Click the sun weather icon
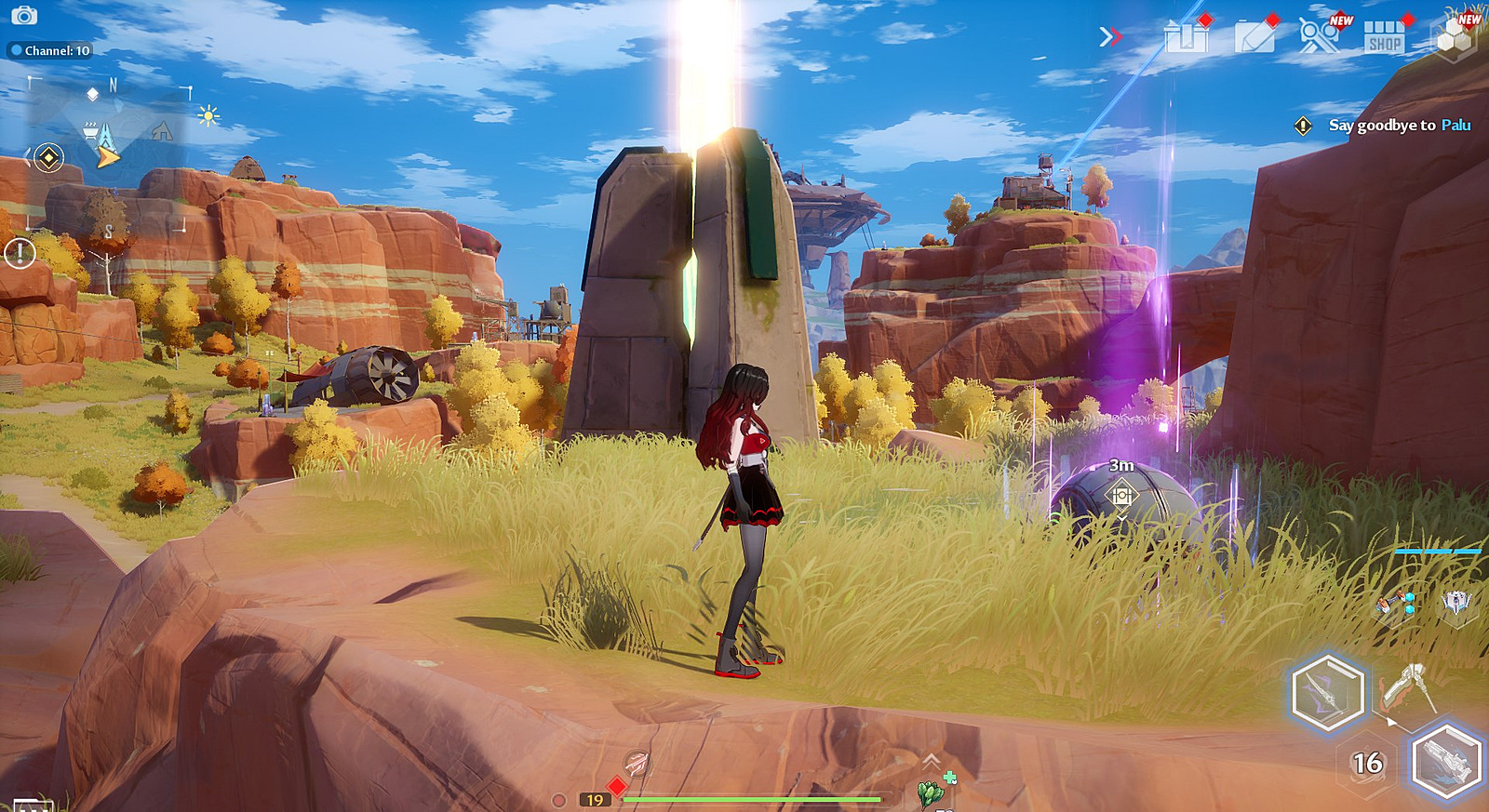The width and height of the screenshot is (1489, 812). [x=208, y=115]
